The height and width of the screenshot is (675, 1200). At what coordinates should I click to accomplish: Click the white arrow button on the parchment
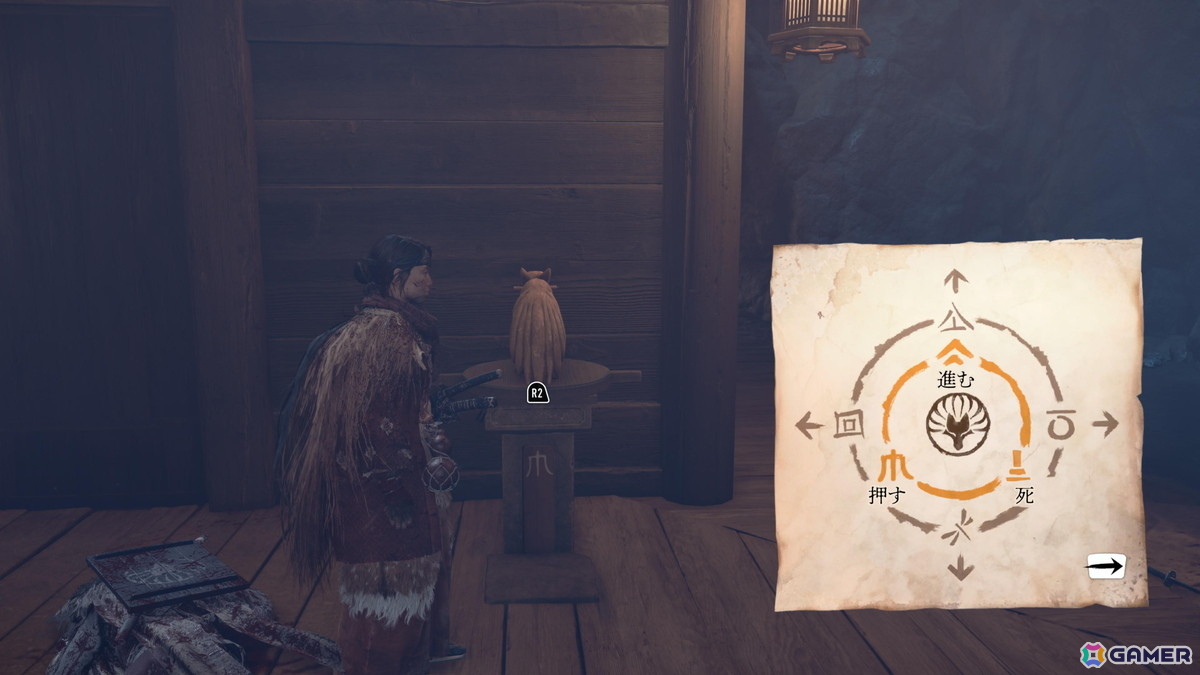pos(1106,567)
